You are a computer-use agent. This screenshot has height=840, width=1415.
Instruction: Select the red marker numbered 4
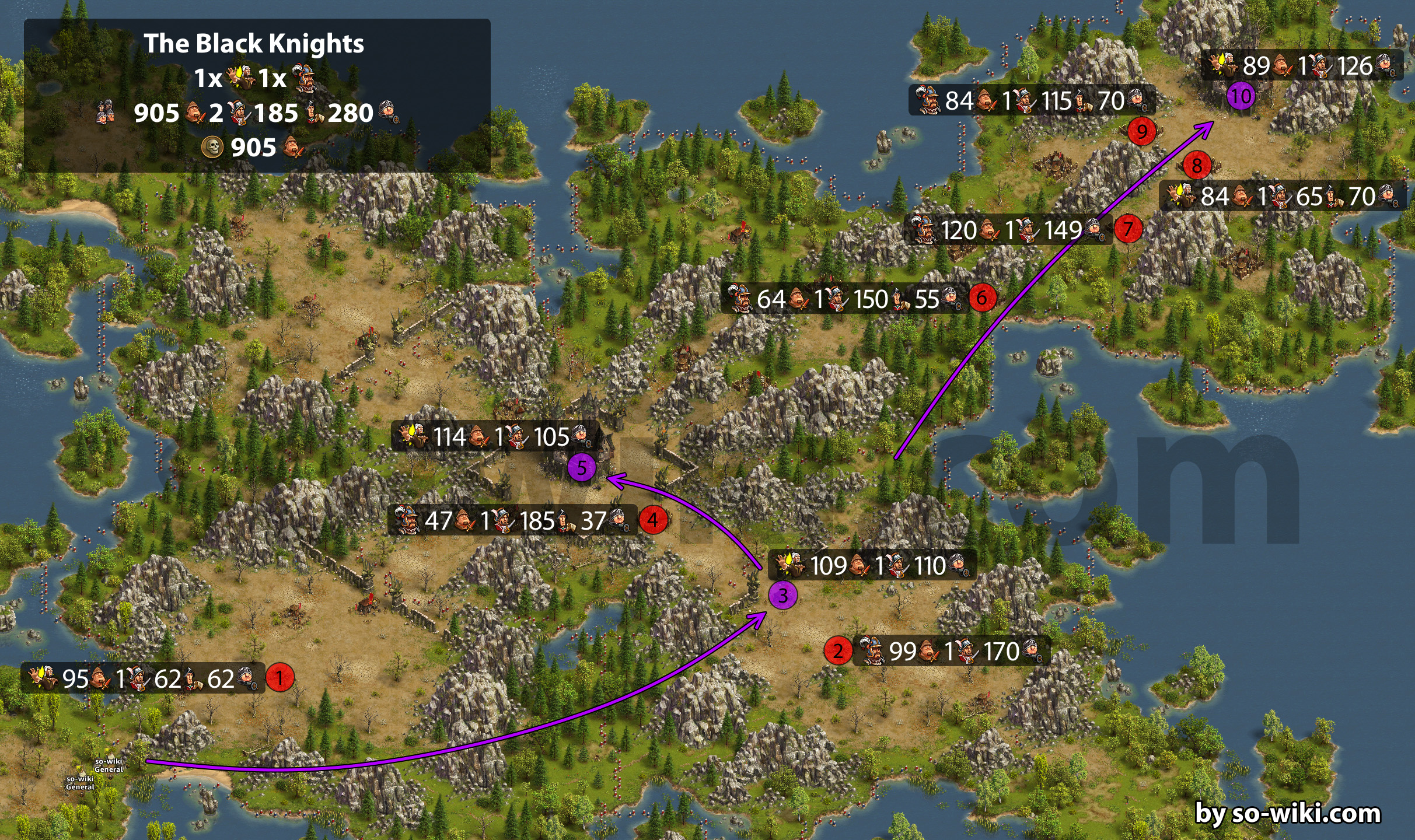653,520
